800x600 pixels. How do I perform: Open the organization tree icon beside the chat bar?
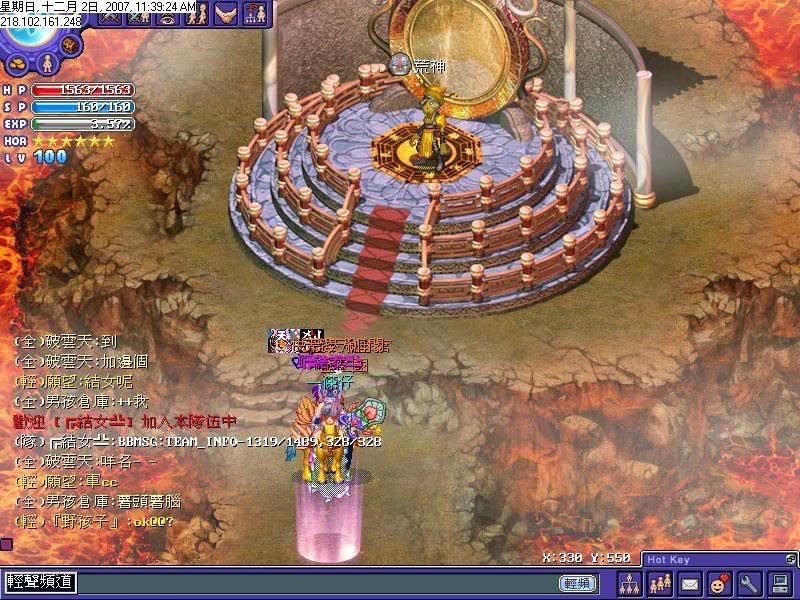629,582
